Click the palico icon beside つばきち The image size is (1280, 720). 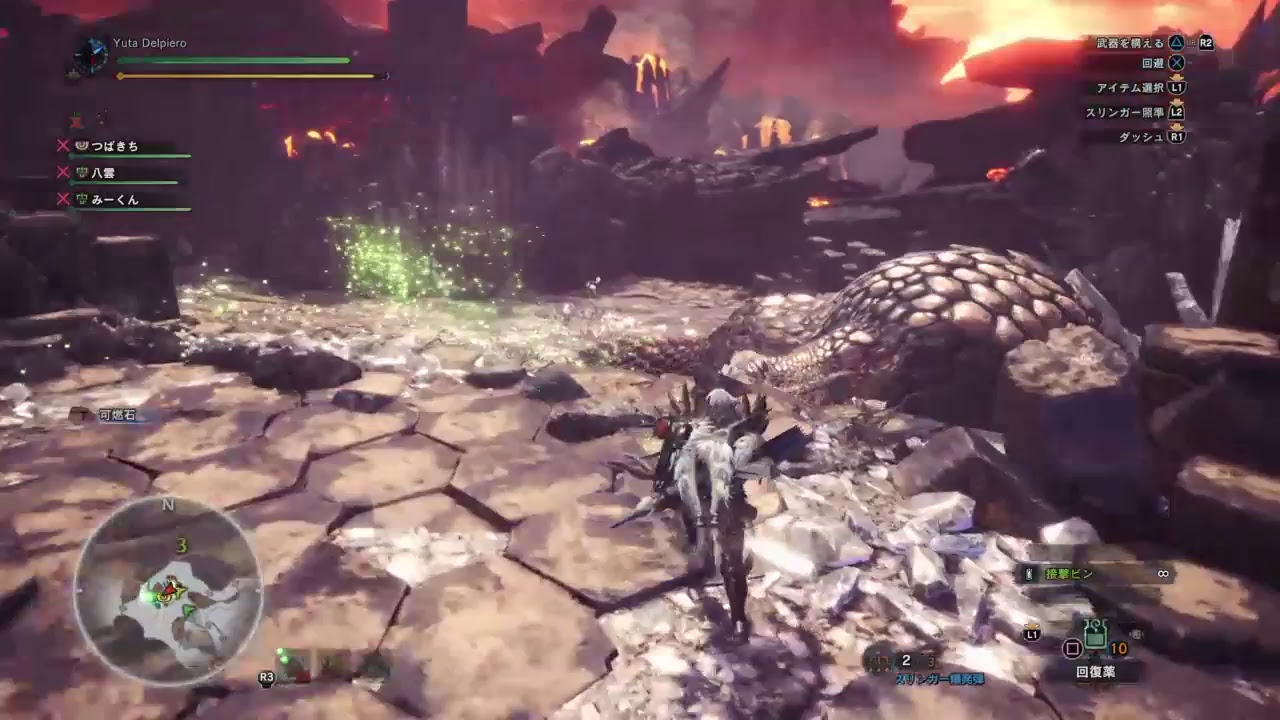[x=82, y=147]
